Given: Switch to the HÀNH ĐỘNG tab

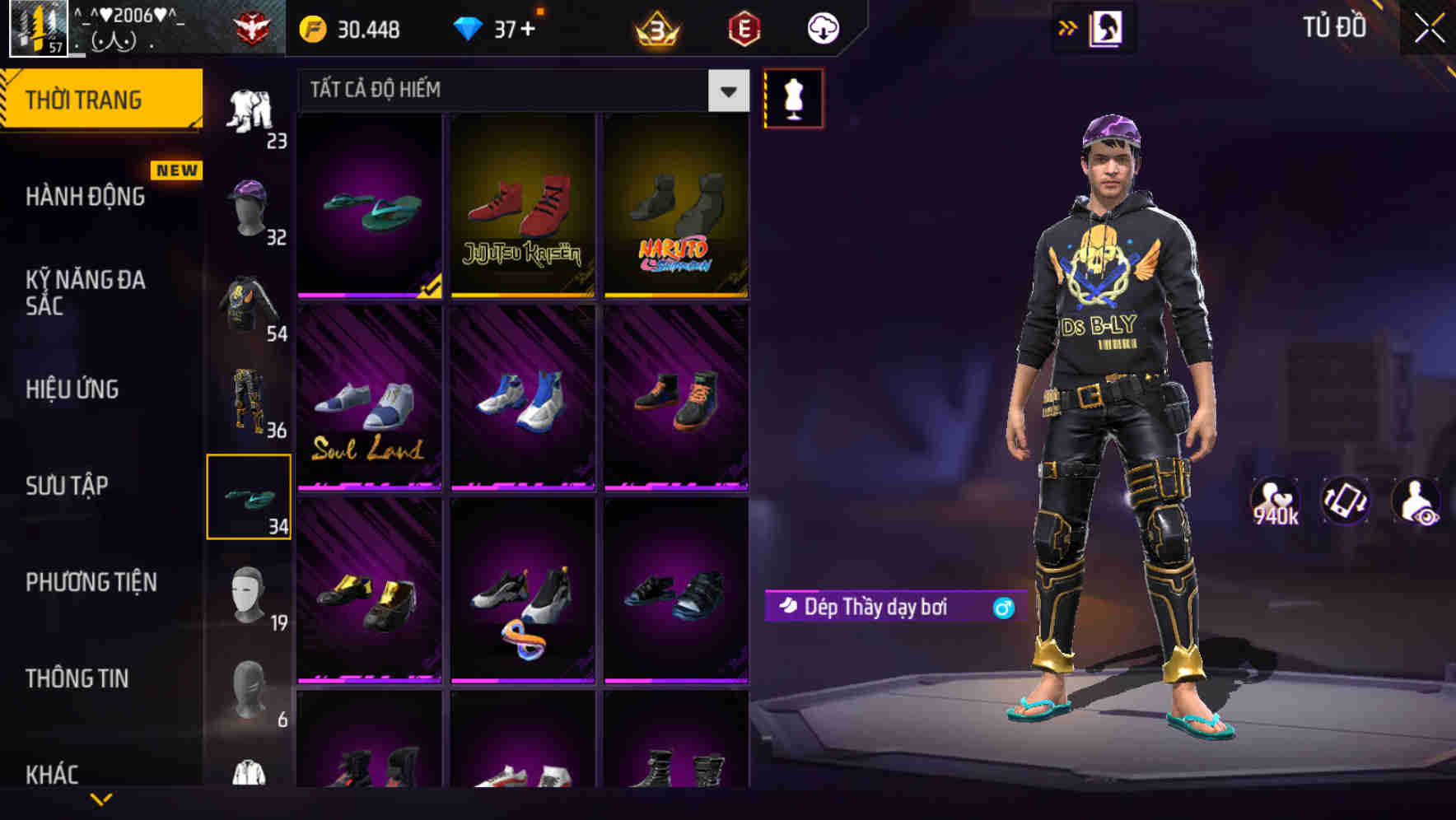Looking at the screenshot, I should click(x=85, y=196).
